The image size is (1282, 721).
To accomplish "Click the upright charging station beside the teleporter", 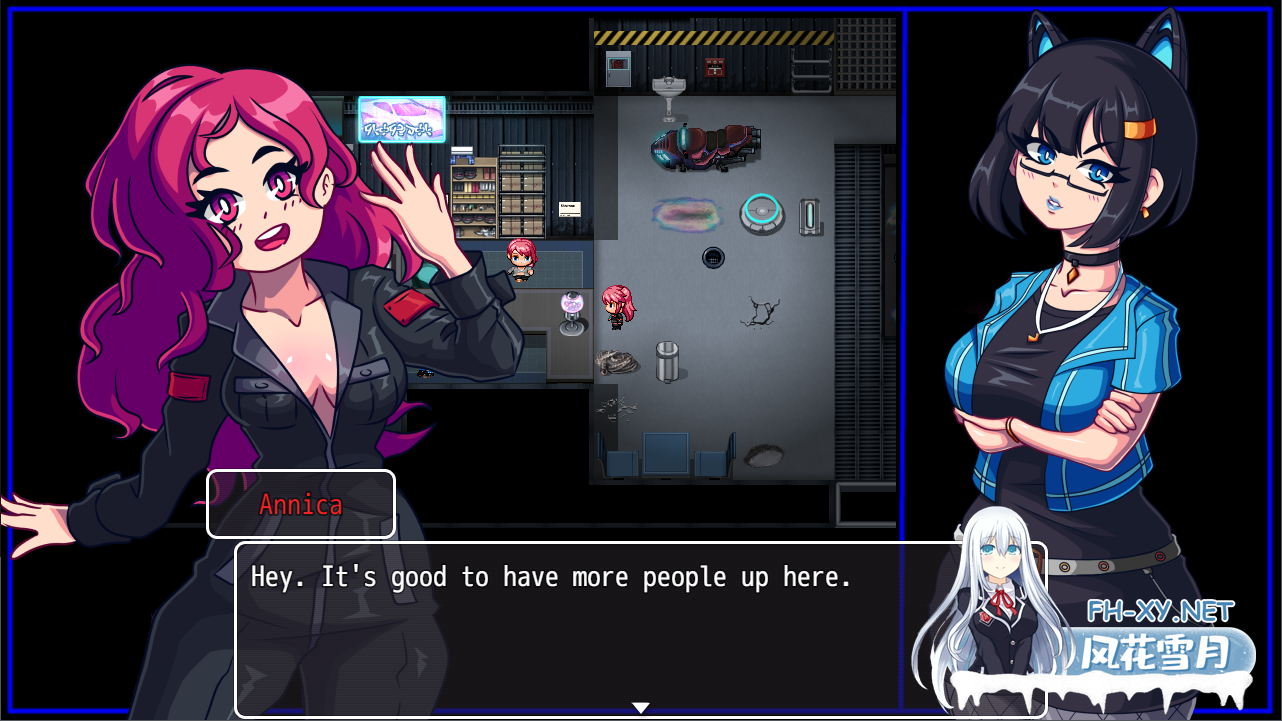I will click(x=808, y=214).
